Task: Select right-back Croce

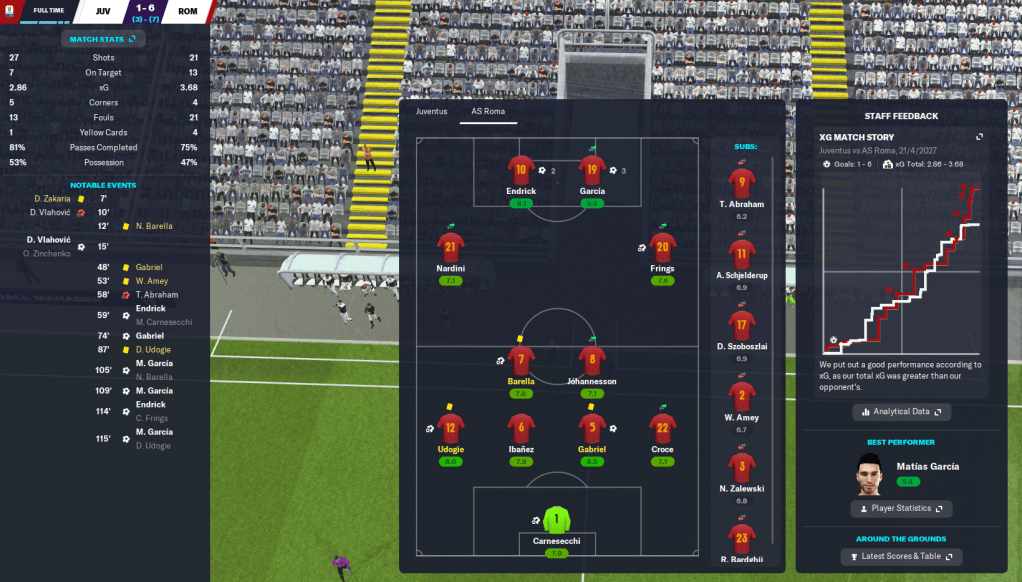Action: pyautogui.click(x=662, y=429)
